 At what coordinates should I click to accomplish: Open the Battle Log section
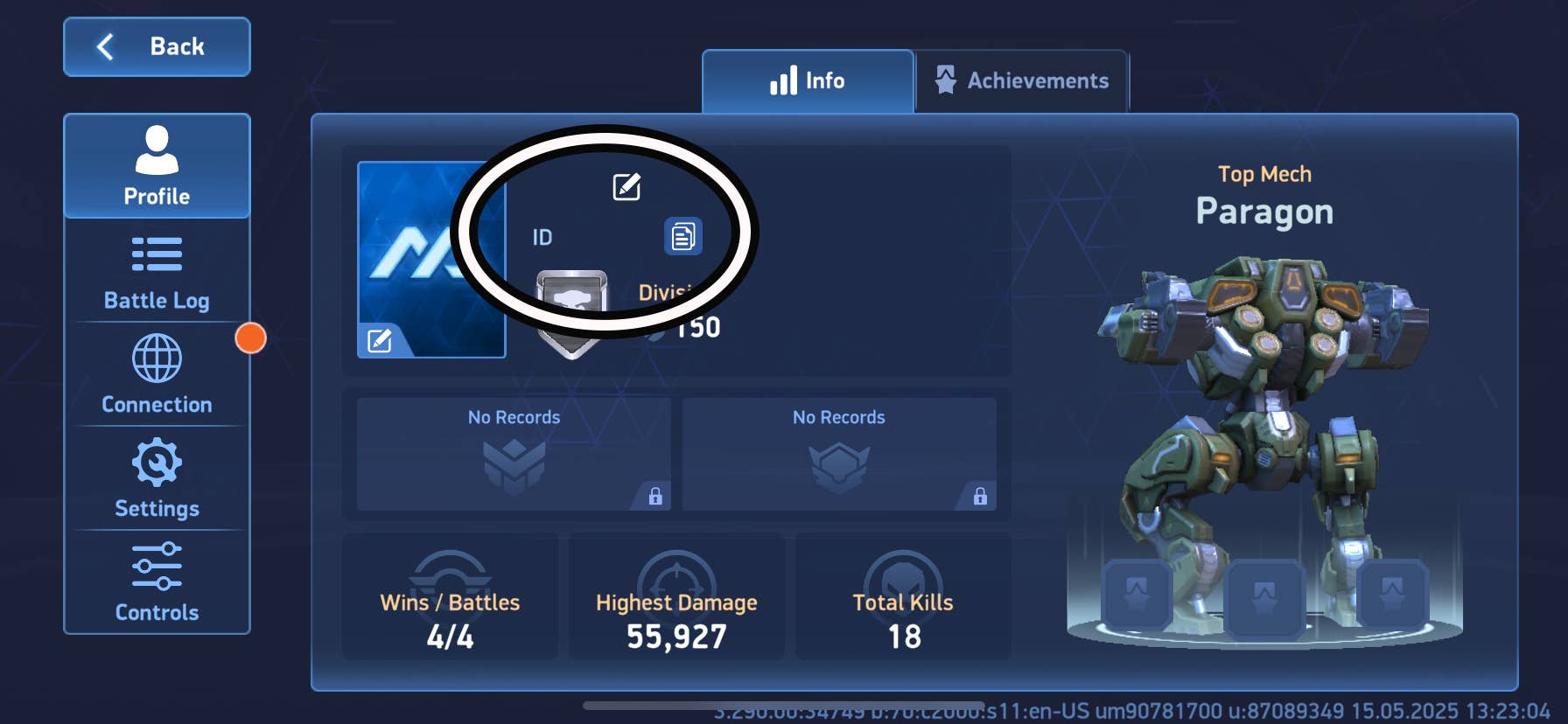coord(157,271)
